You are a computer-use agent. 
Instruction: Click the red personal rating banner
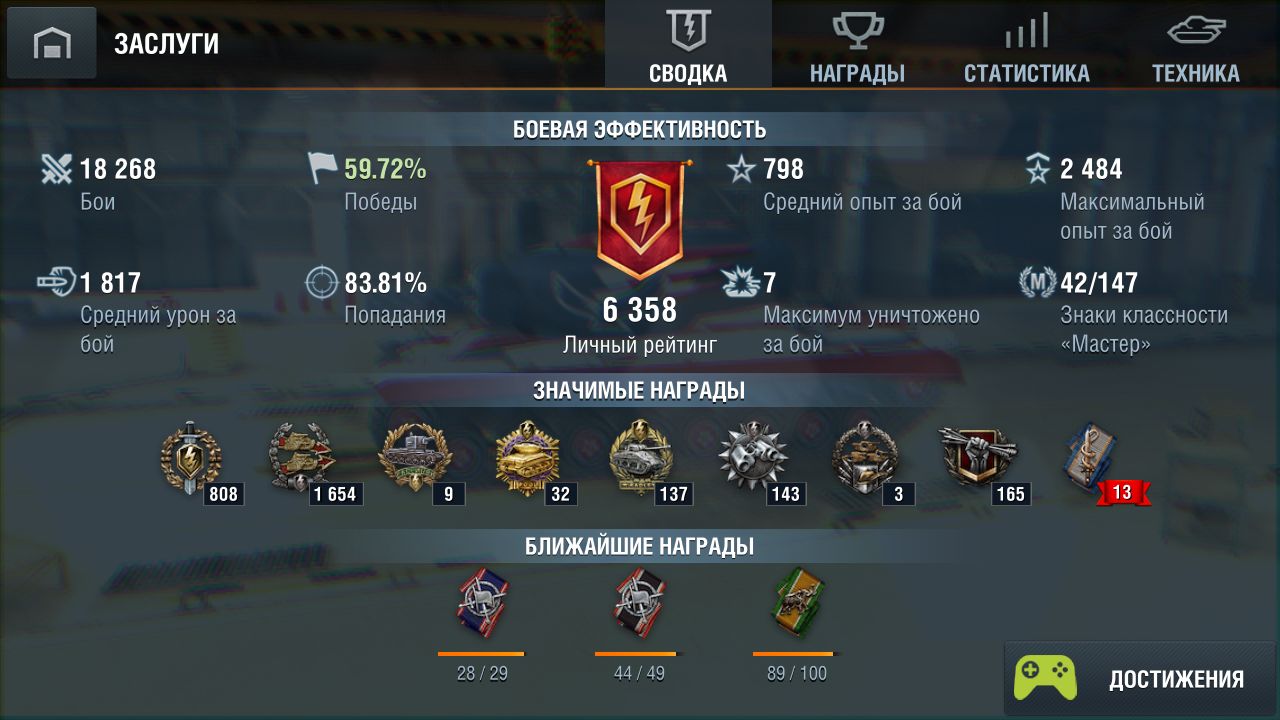coord(640,220)
